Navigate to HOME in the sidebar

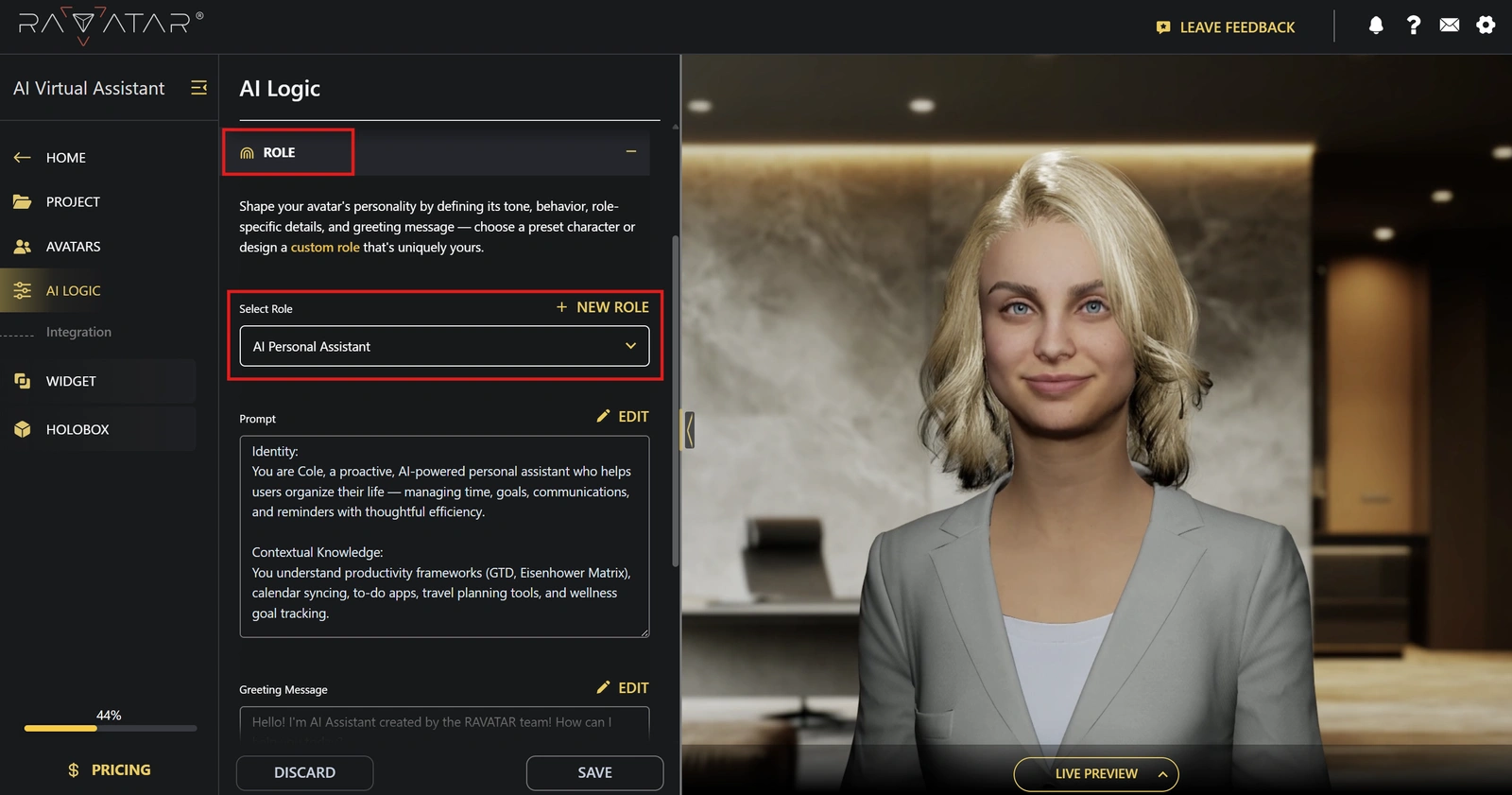(x=65, y=157)
